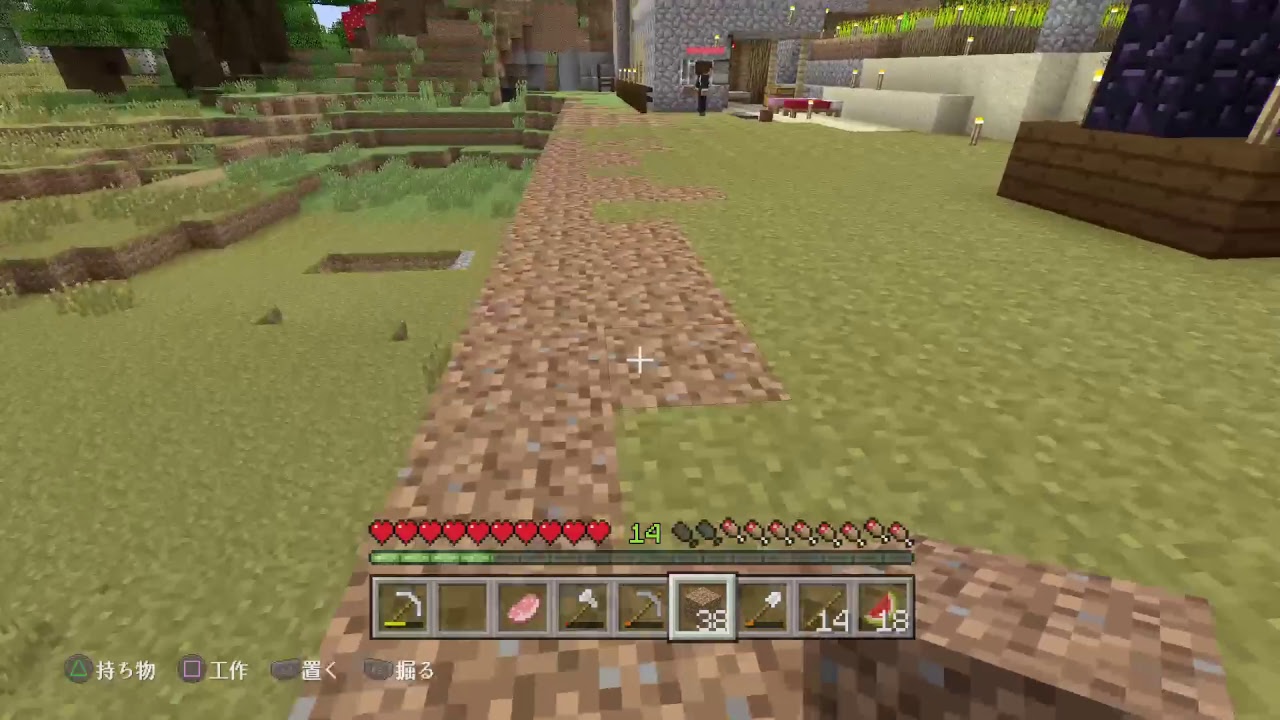Click the yellow experience level number 14
The image size is (1280, 720).
pos(645,534)
